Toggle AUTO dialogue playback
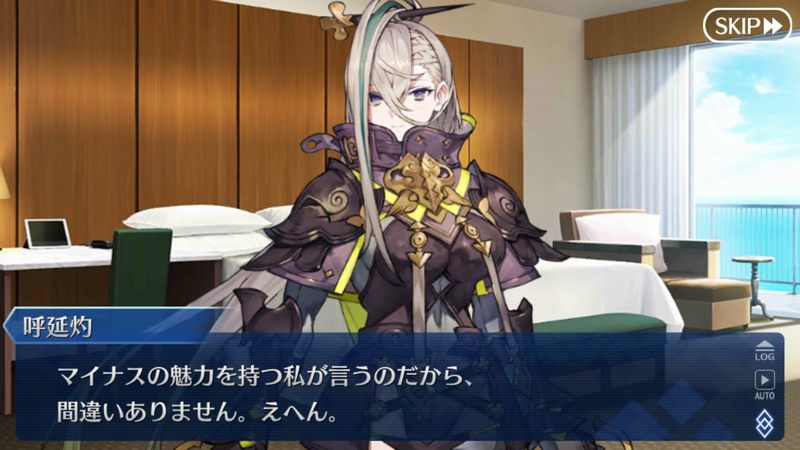 pos(765,384)
